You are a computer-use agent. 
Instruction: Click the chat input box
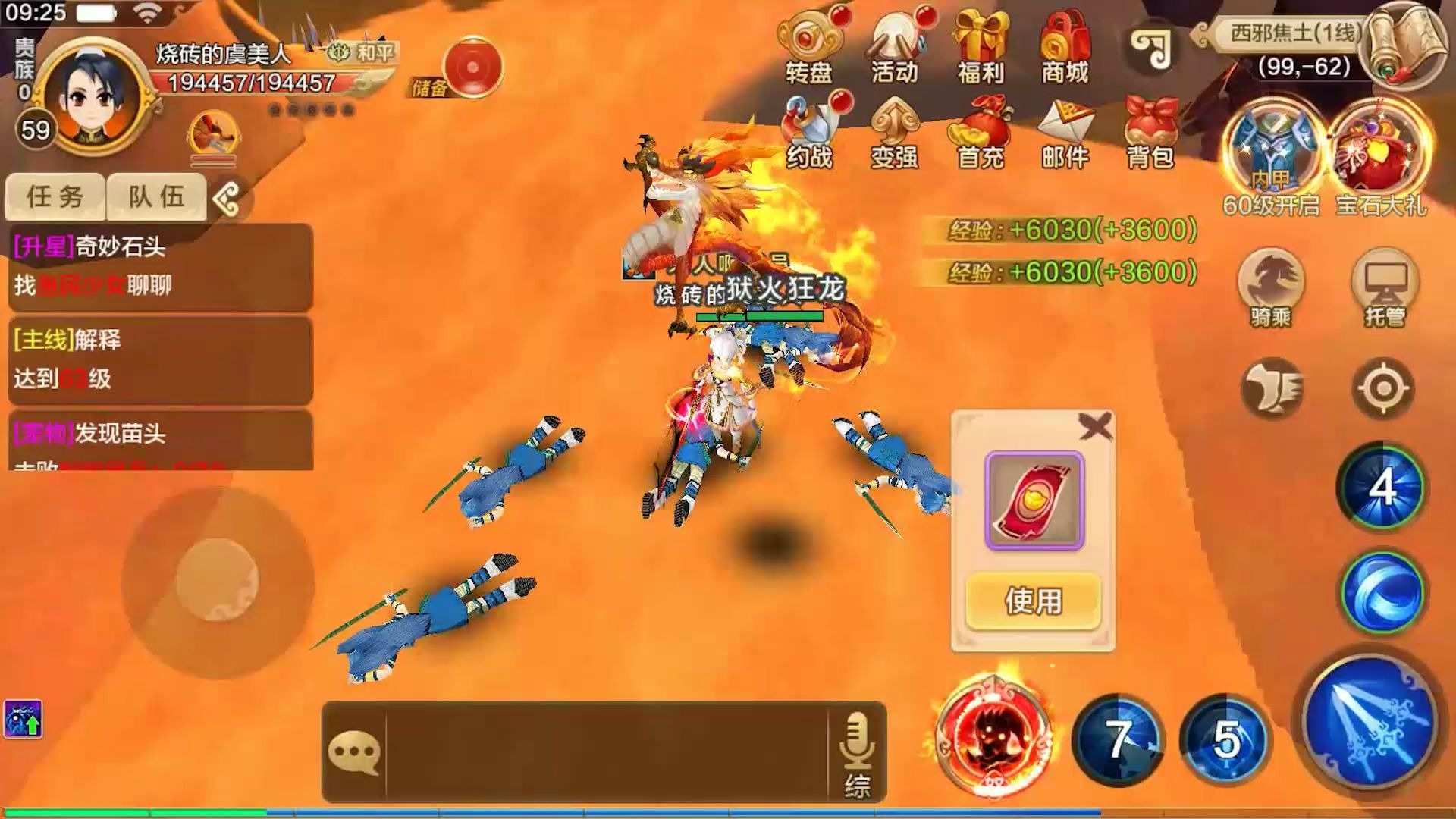(x=607, y=751)
